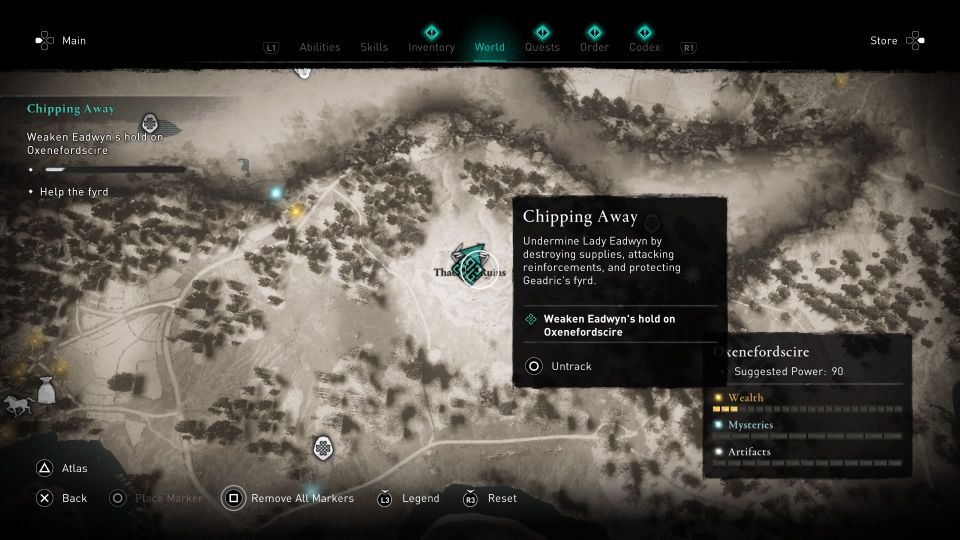Open the Abilities tab
The image size is (960, 540).
[320, 47]
